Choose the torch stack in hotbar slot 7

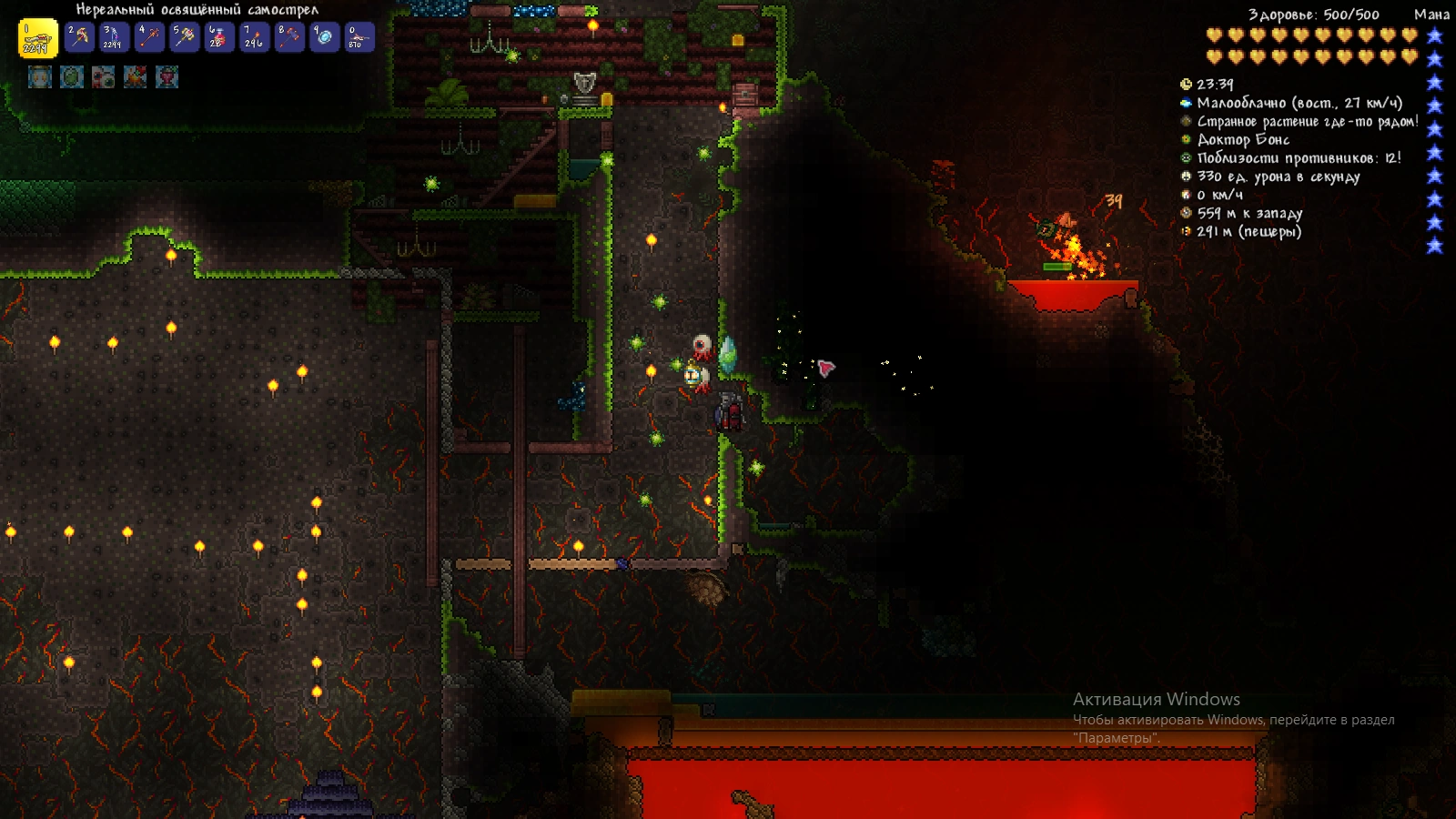254,38
